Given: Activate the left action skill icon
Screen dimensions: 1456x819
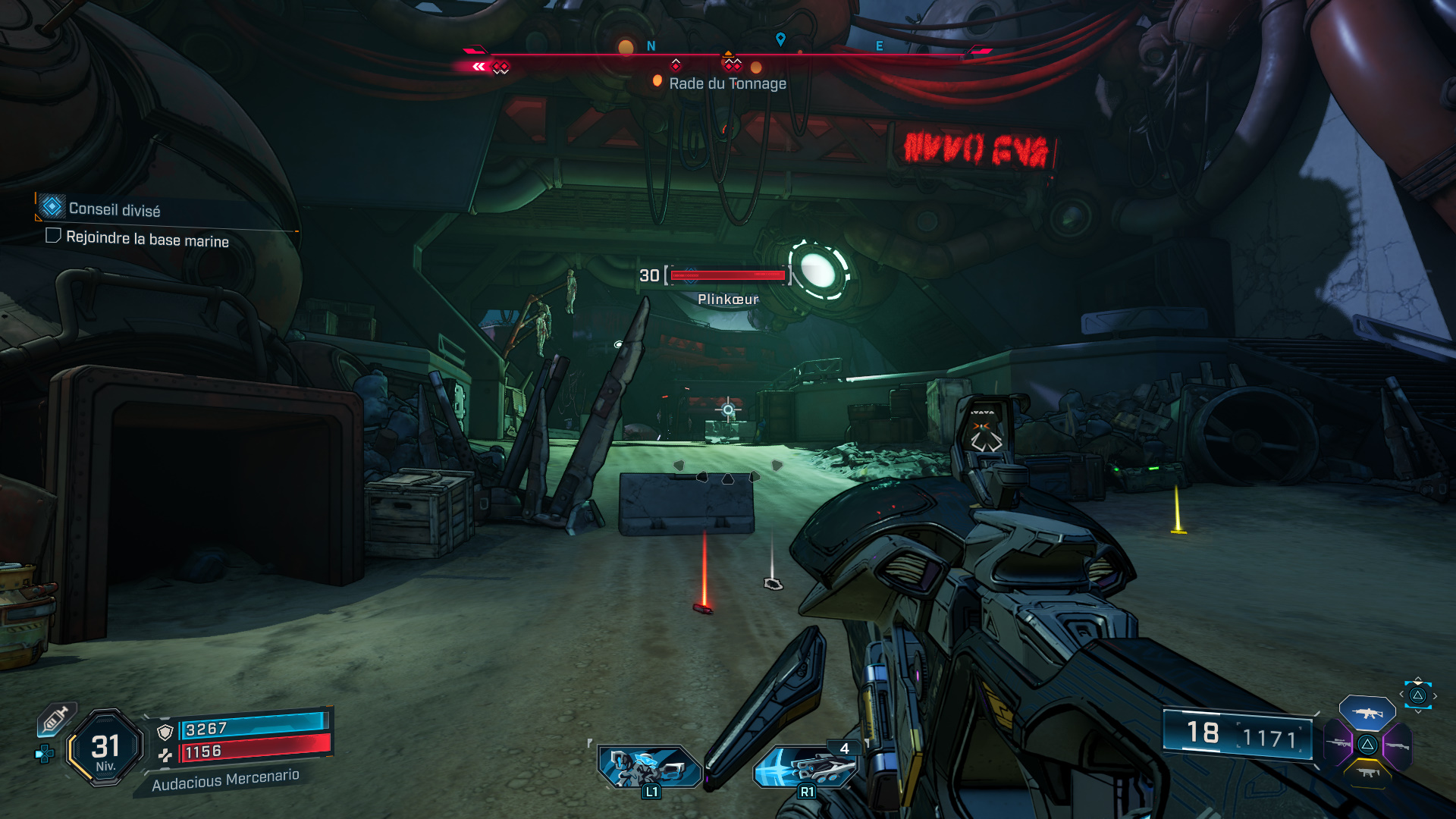Looking at the screenshot, I should [648, 767].
